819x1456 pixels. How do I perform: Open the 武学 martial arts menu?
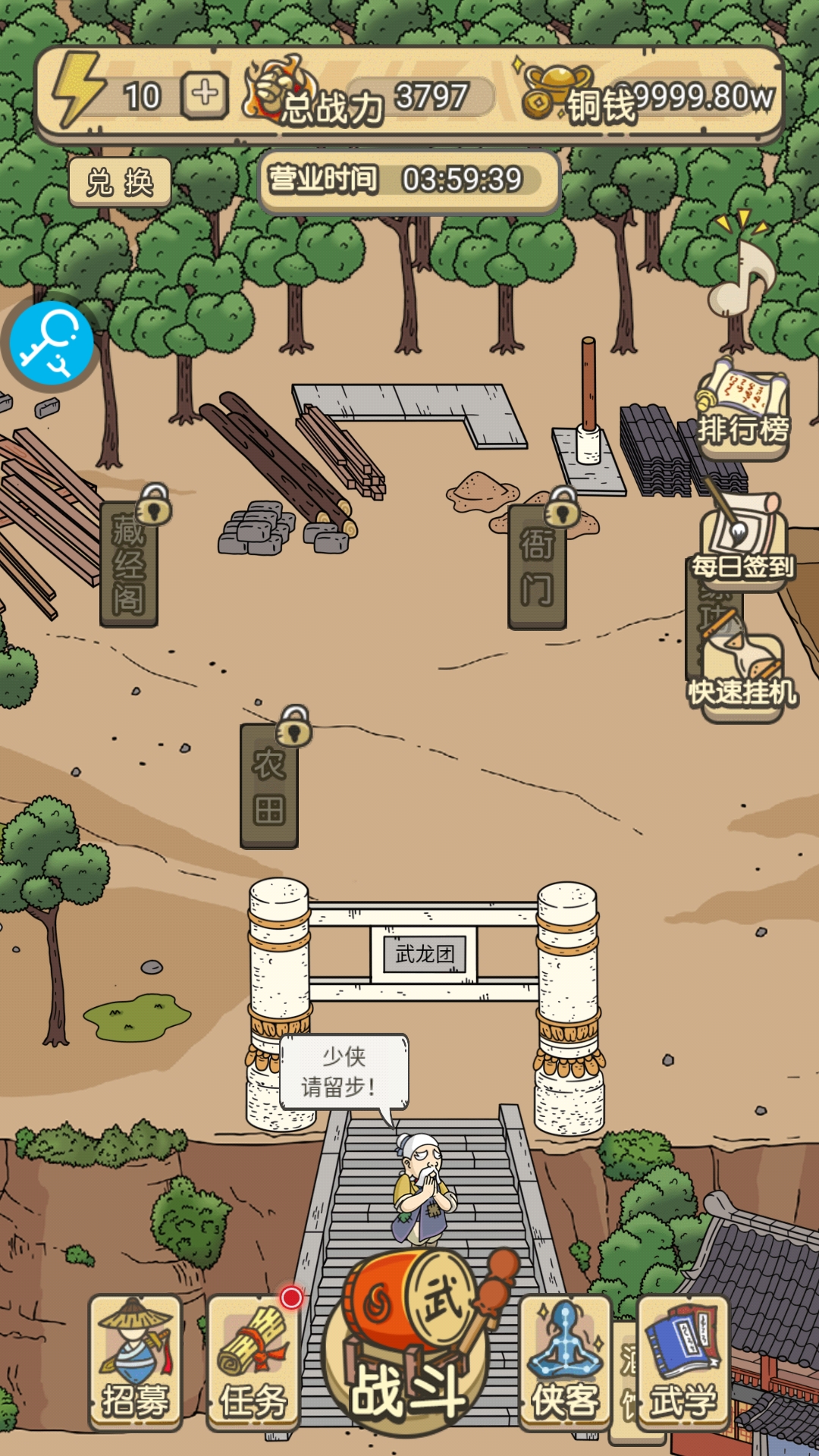[683, 1362]
